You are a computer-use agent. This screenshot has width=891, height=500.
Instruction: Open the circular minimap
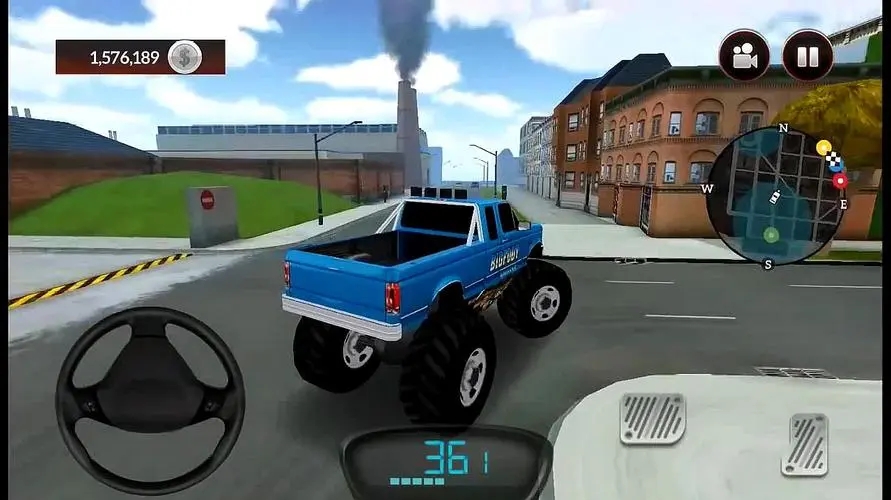tap(777, 197)
